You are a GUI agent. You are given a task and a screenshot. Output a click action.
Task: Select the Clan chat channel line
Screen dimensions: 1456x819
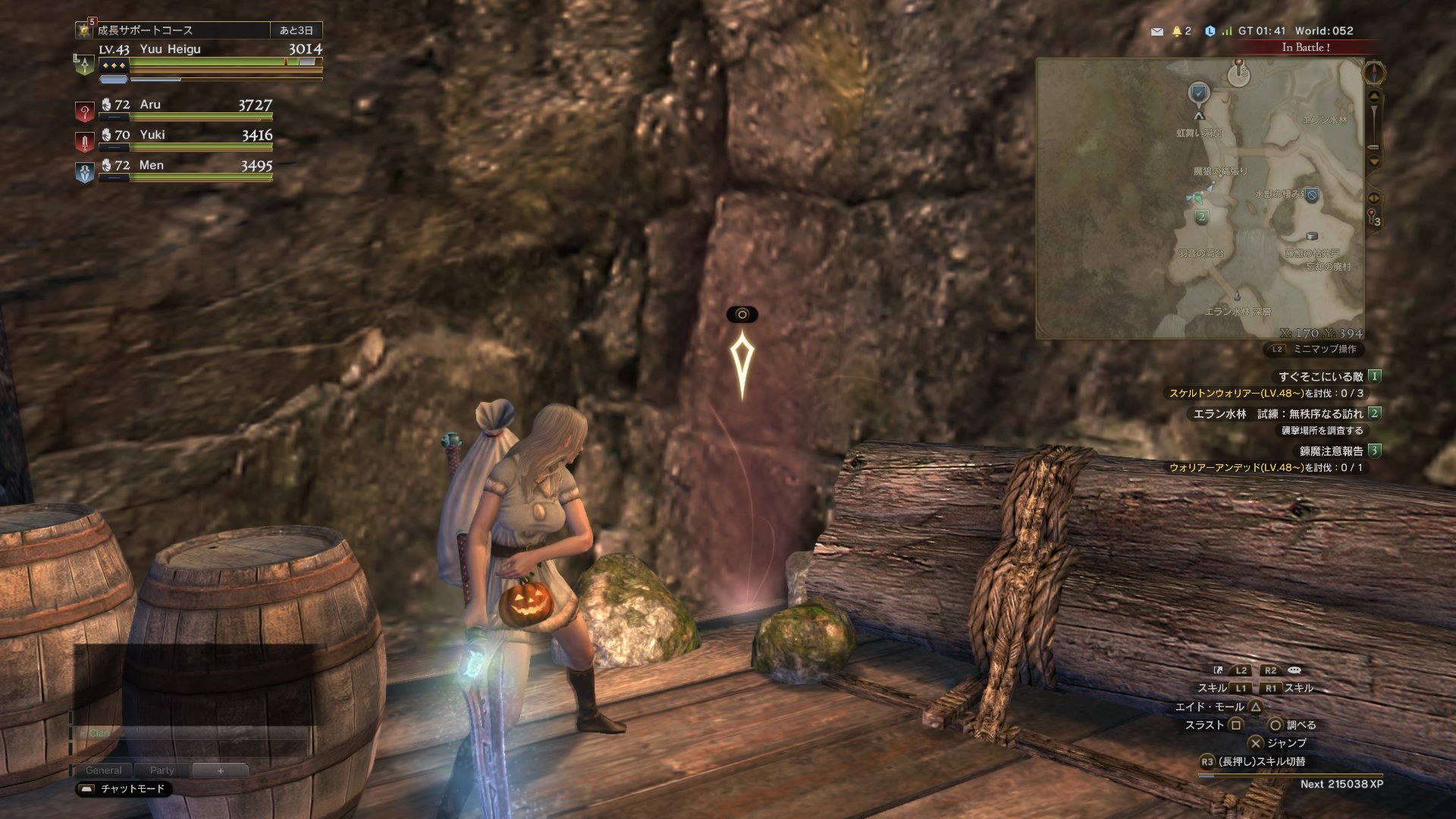point(99,733)
